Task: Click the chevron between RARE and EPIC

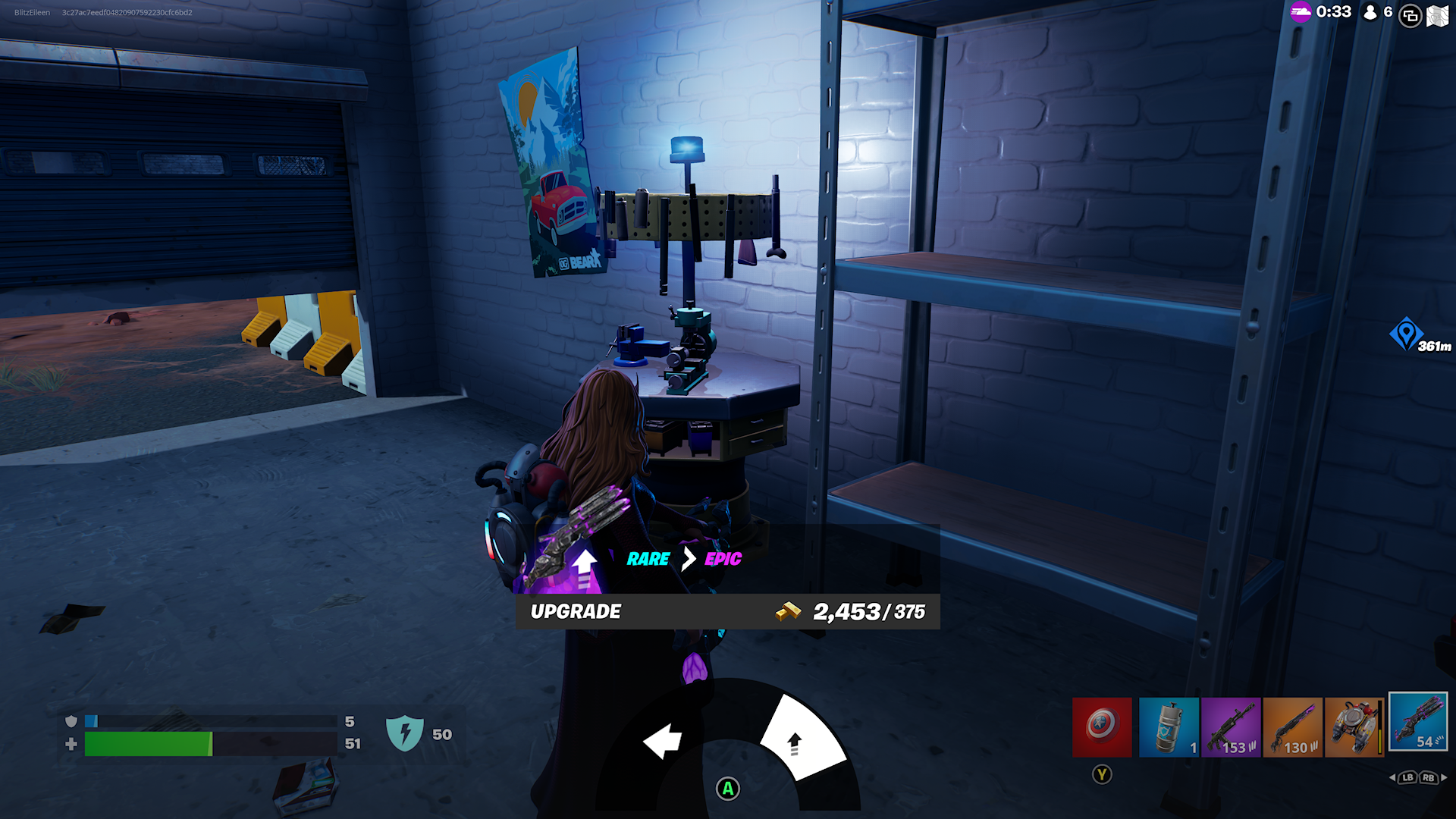Action: pyautogui.click(x=687, y=559)
